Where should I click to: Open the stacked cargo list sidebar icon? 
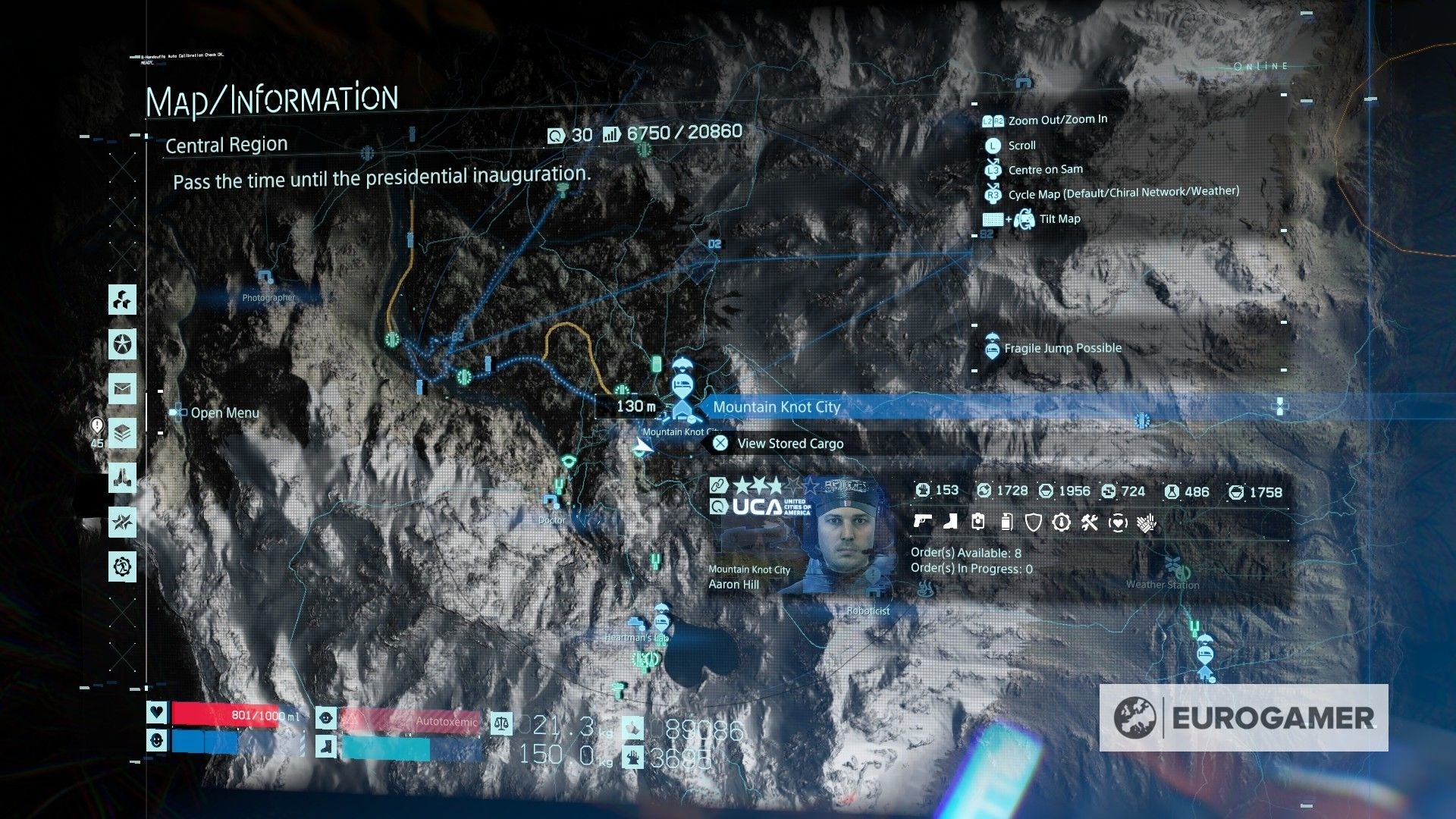point(121,431)
